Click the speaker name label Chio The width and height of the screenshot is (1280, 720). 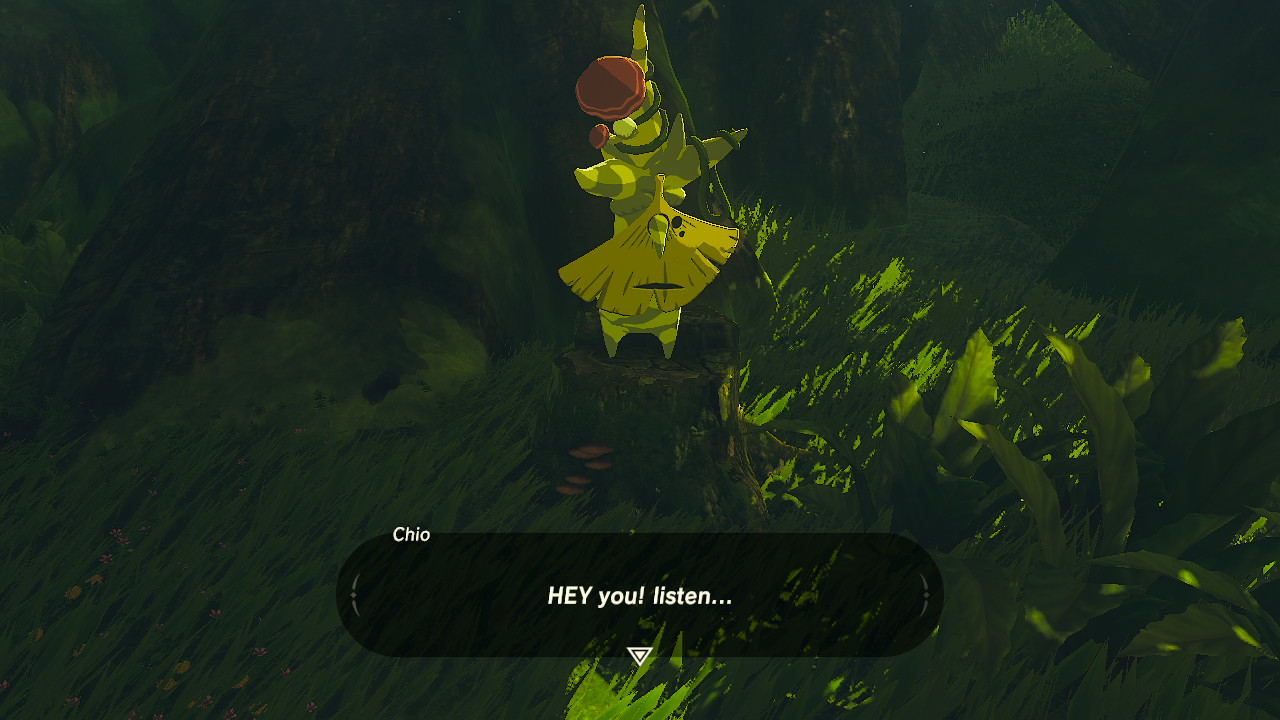coord(412,534)
